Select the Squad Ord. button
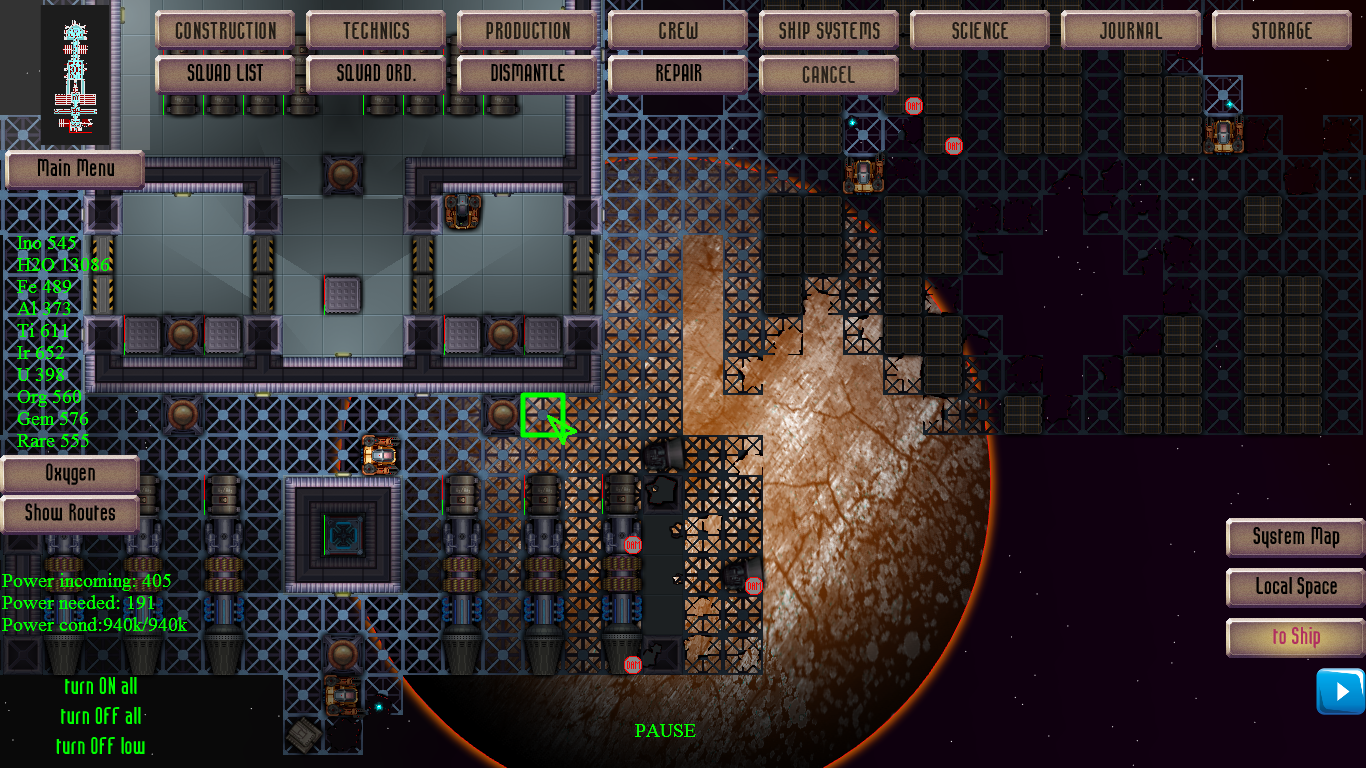 coord(376,74)
